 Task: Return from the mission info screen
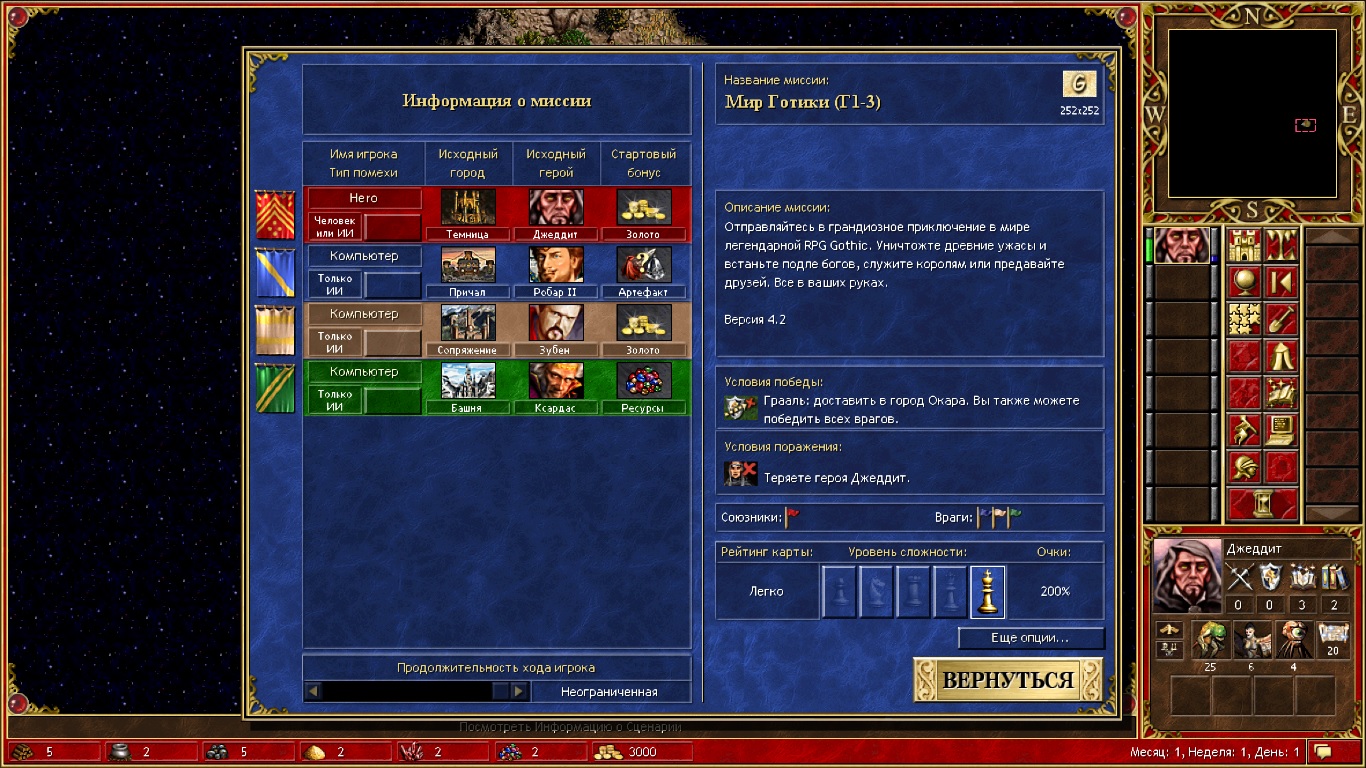click(1007, 681)
